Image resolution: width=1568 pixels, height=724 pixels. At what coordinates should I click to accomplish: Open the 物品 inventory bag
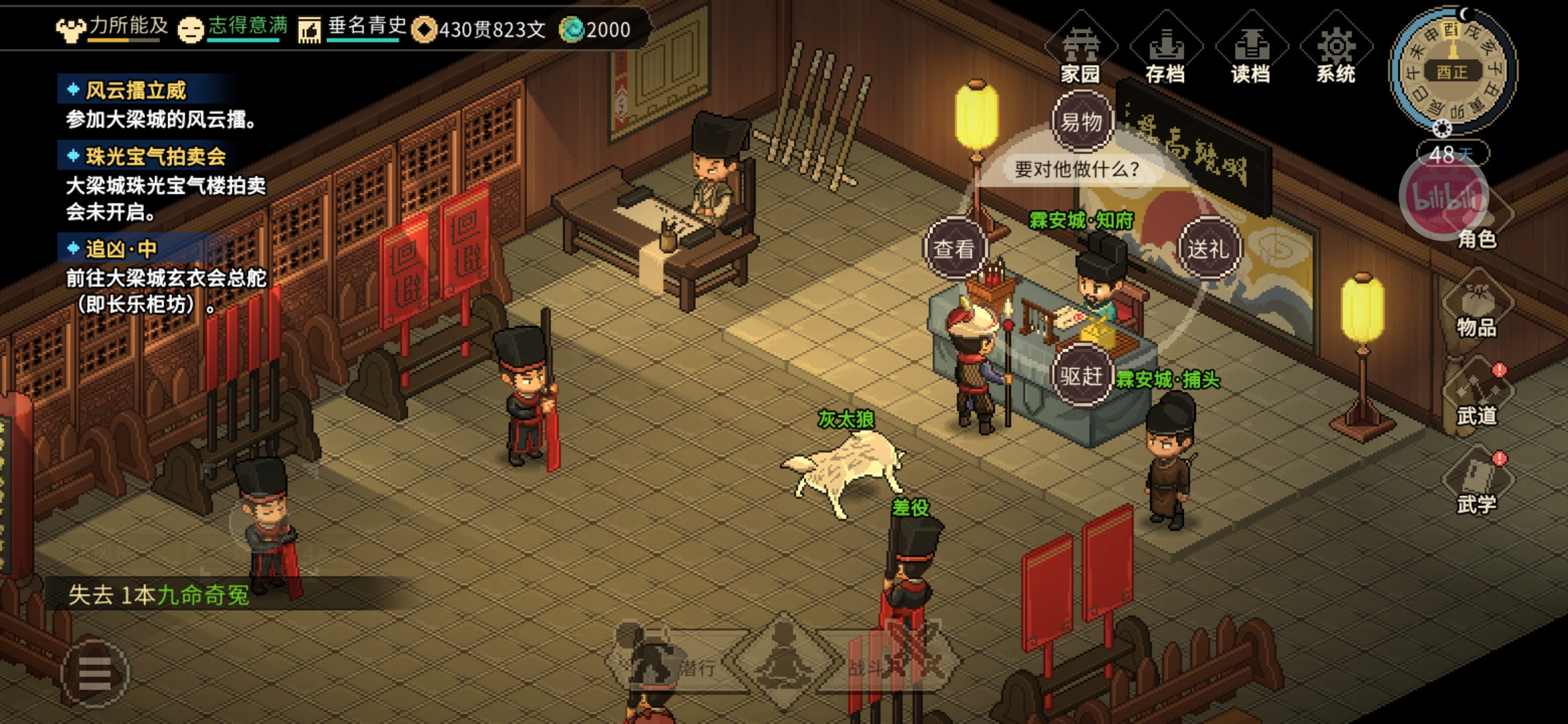pos(1476,310)
